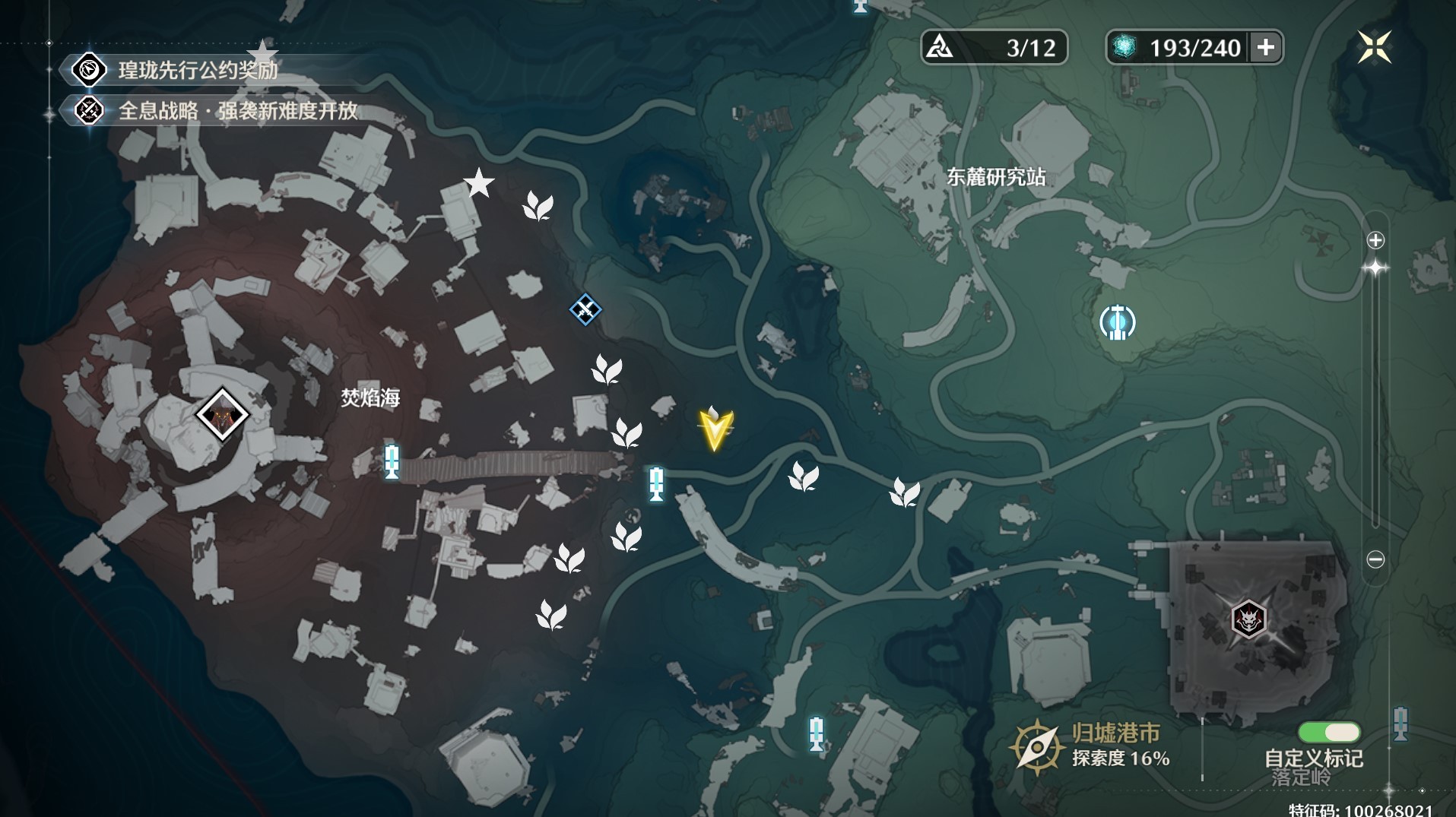1456x817 pixels.
Task: Select the demon mask boss marker
Action: pos(1248,619)
